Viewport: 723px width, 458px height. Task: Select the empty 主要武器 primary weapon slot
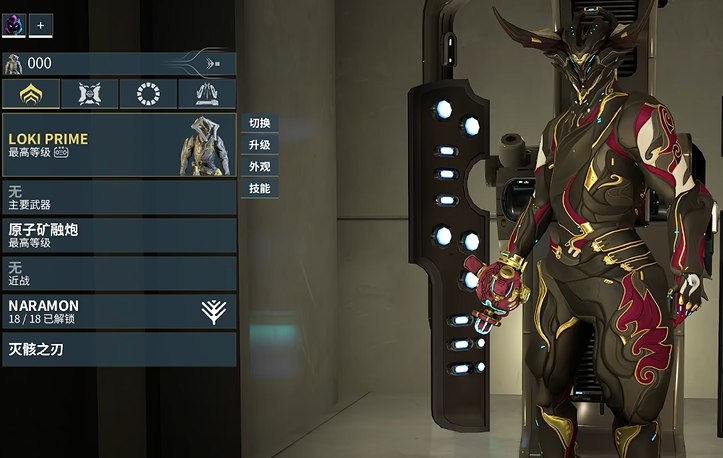coord(118,197)
